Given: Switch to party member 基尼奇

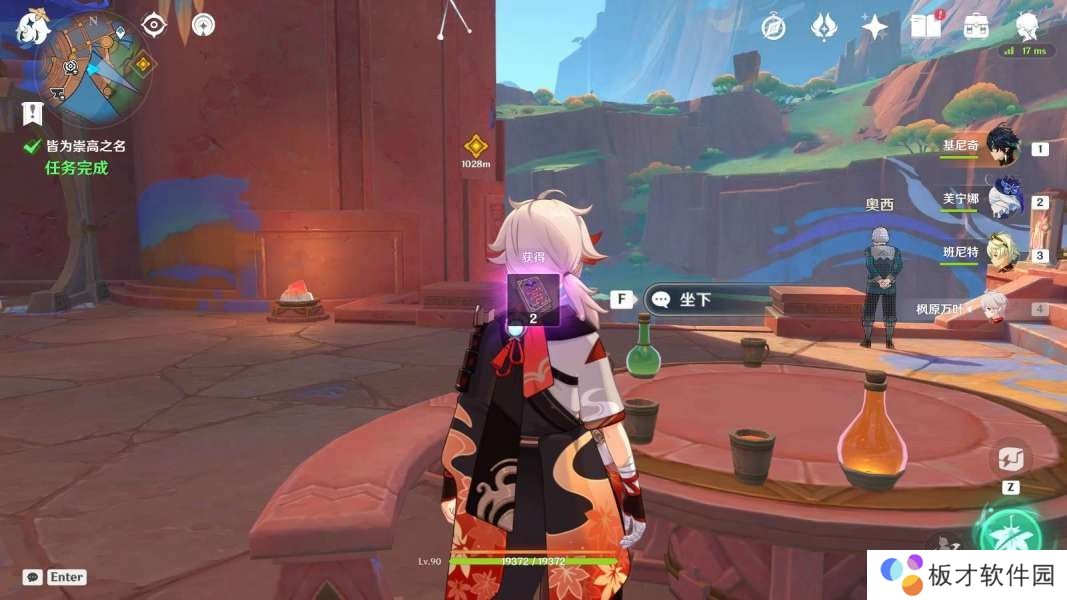Looking at the screenshot, I should tap(1002, 146).
